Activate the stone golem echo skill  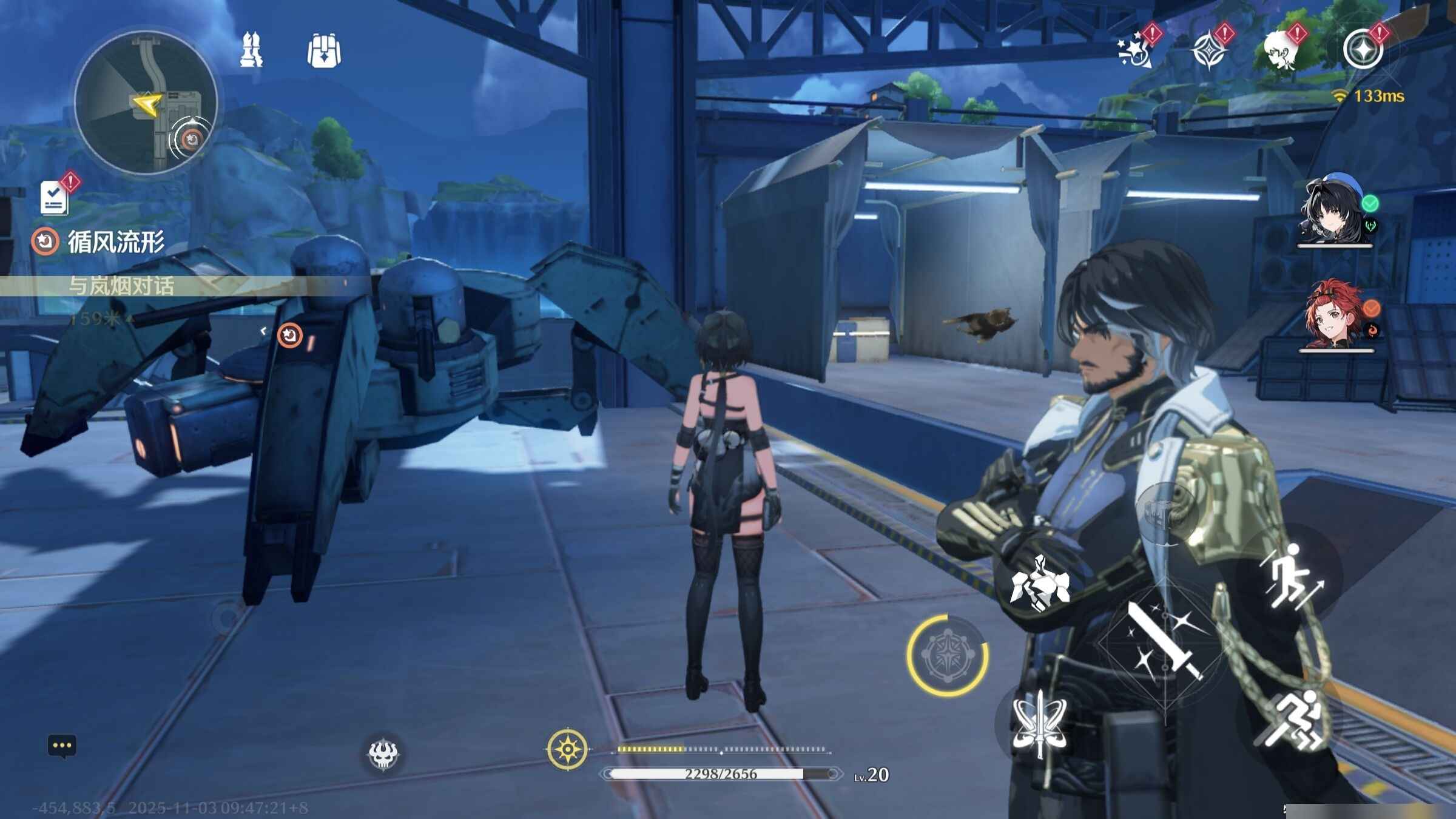point(1039,584)
